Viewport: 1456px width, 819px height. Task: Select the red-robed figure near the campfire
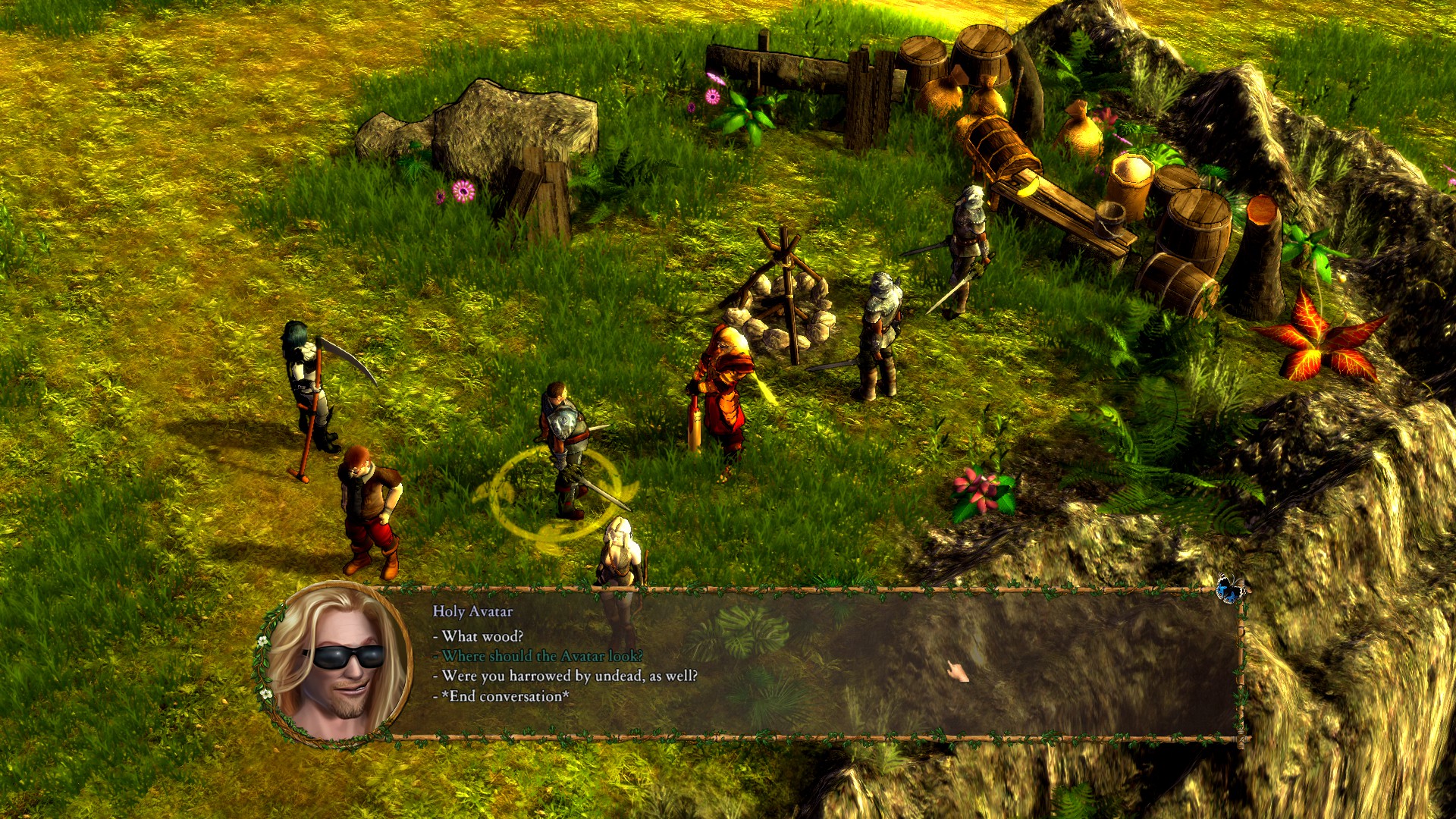724,387
